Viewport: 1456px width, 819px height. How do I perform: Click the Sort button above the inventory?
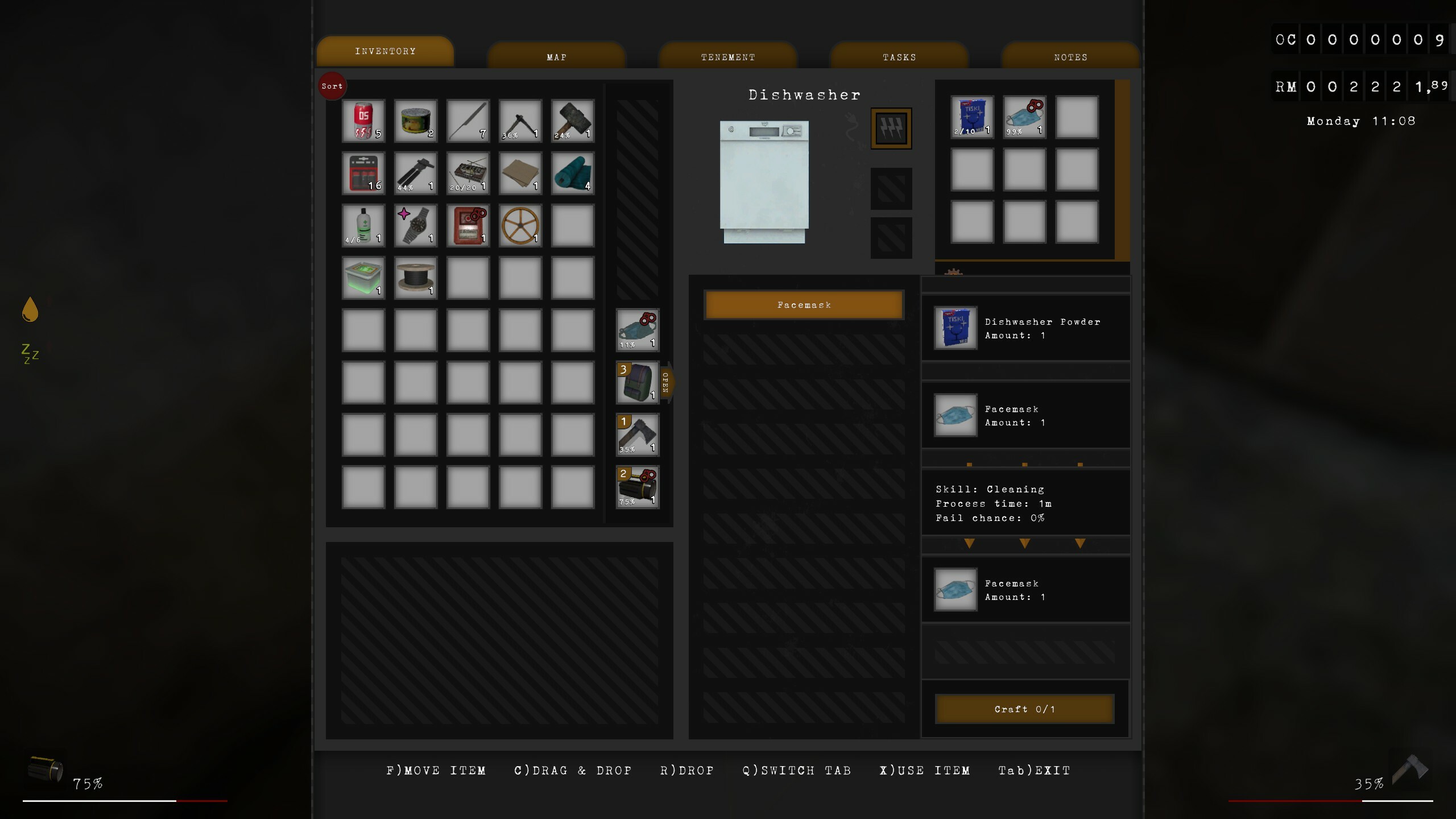(x=332, y=86)
